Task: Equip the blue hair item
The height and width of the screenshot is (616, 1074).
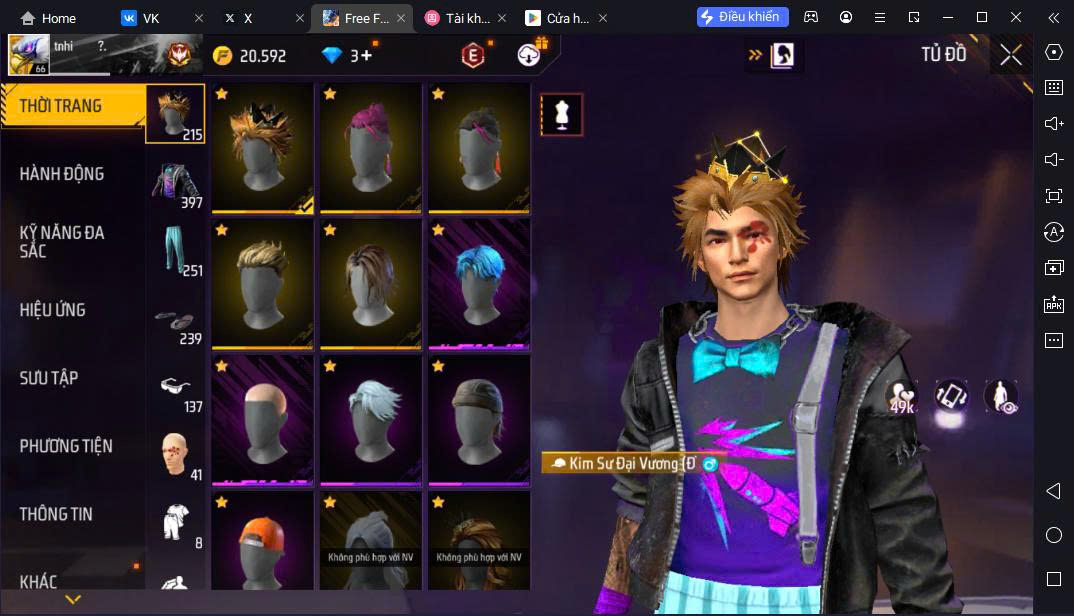Action: [479, 284]
